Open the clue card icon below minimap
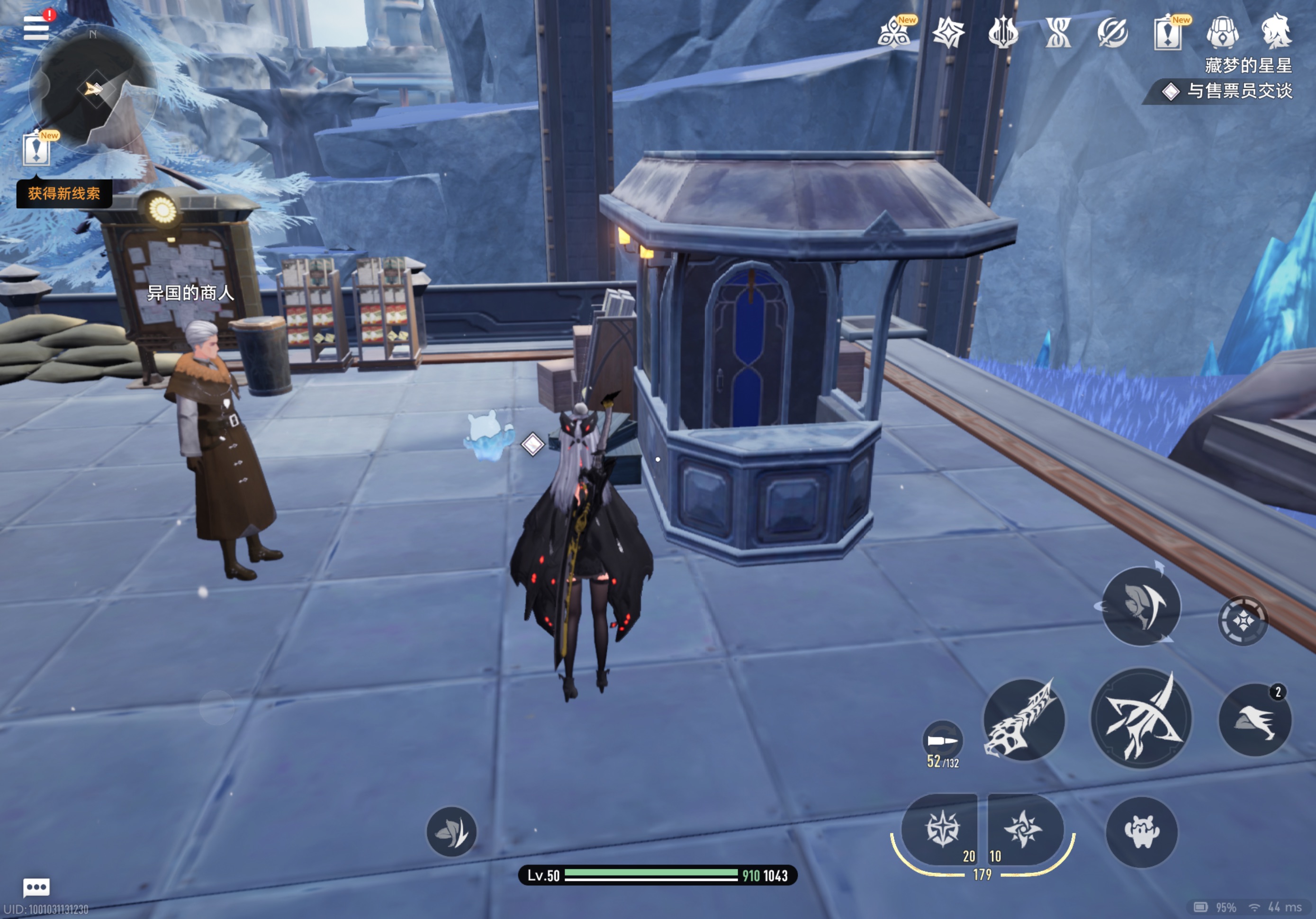The image size is (1316, 919). (36, 150)
